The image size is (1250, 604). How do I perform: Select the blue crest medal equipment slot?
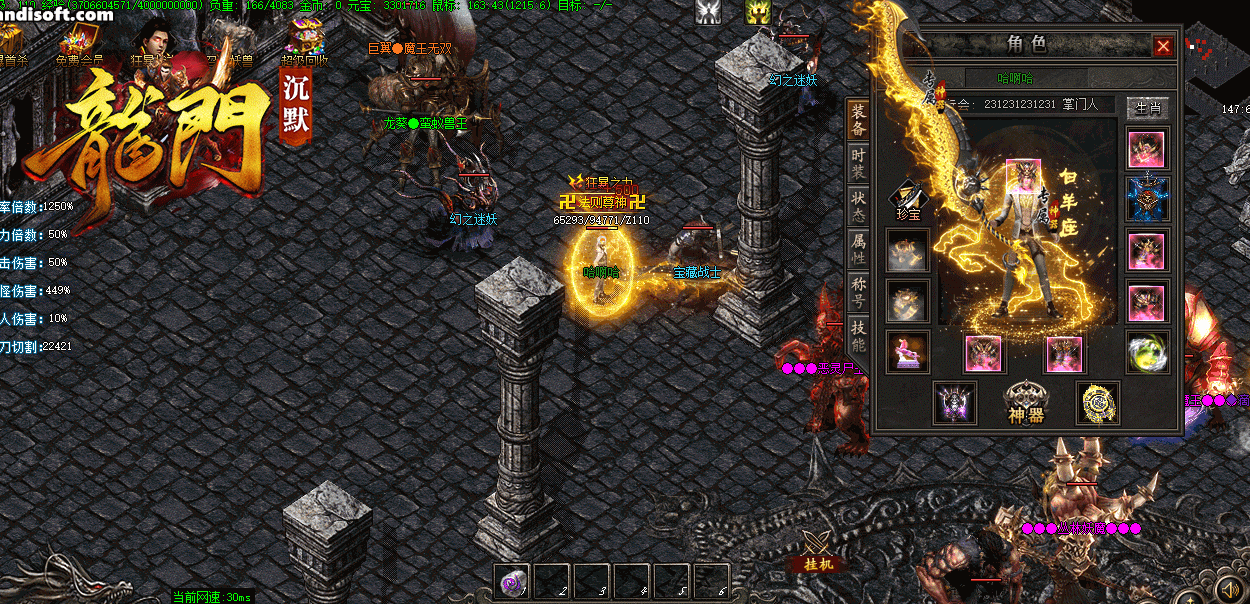pos(1146,199)
